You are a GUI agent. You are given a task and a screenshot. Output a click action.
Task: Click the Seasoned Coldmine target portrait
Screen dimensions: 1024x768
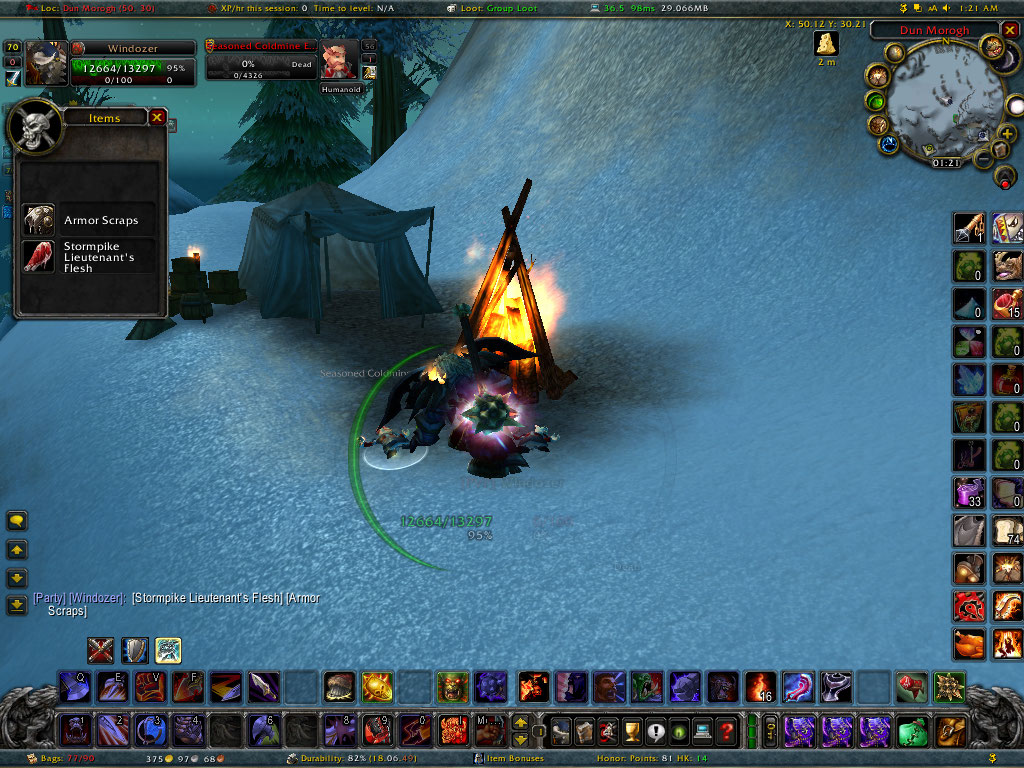[x=337, y=63]
